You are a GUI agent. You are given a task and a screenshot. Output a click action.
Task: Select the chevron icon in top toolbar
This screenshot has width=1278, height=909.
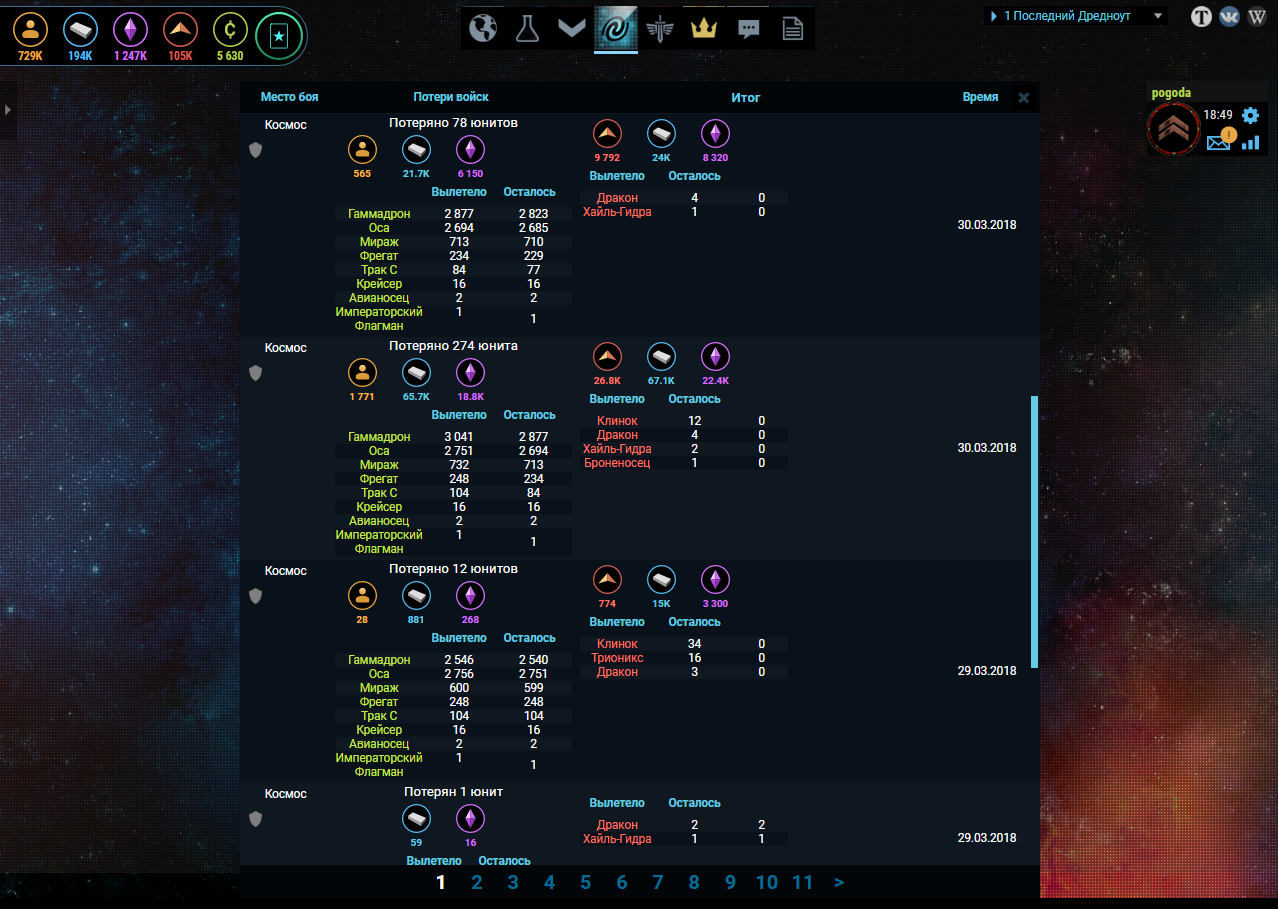point(571,29)
